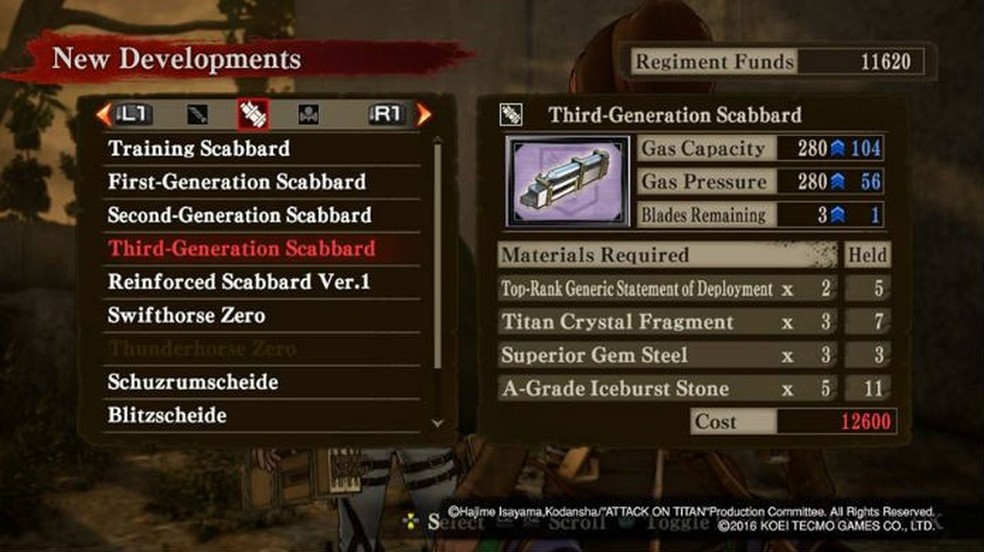Switch to the omni-directional gear category tab

coord(309,114)
